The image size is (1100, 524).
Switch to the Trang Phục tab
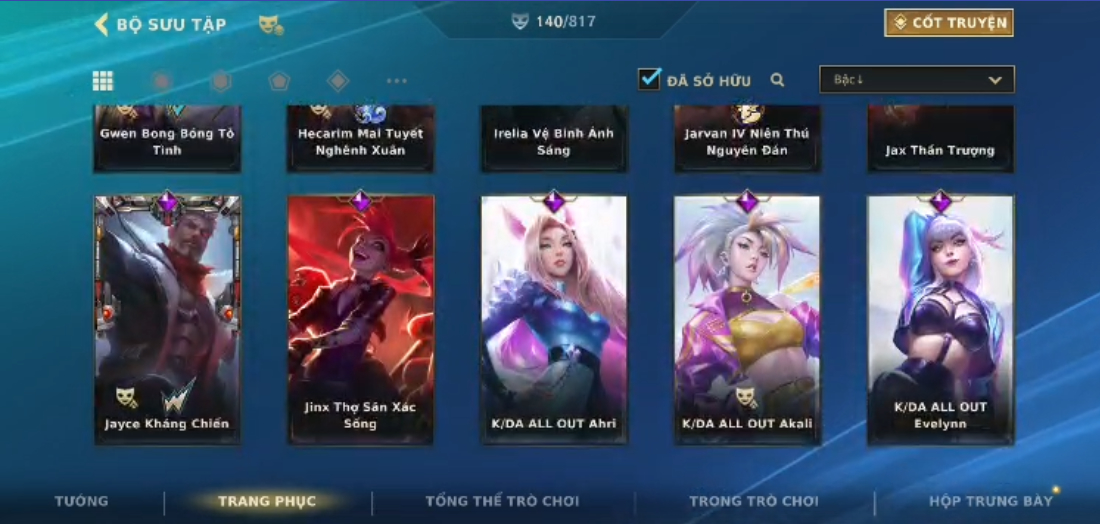tap(267, 501)
